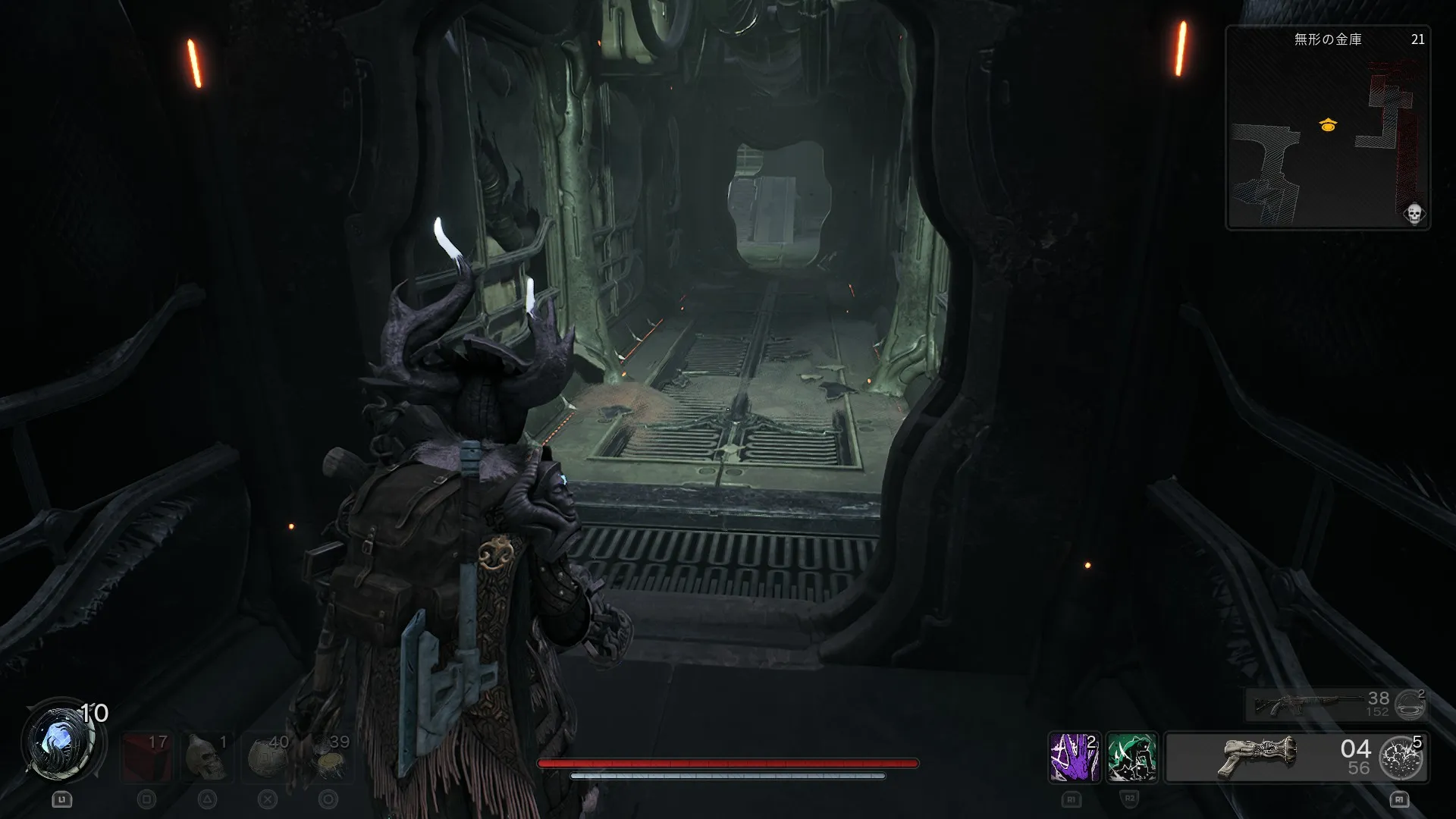Image resolution: width=1456 pixels, height=819 pixels.
Task: Select the gold coin consumable slot
Action: (x=328, y=756)
